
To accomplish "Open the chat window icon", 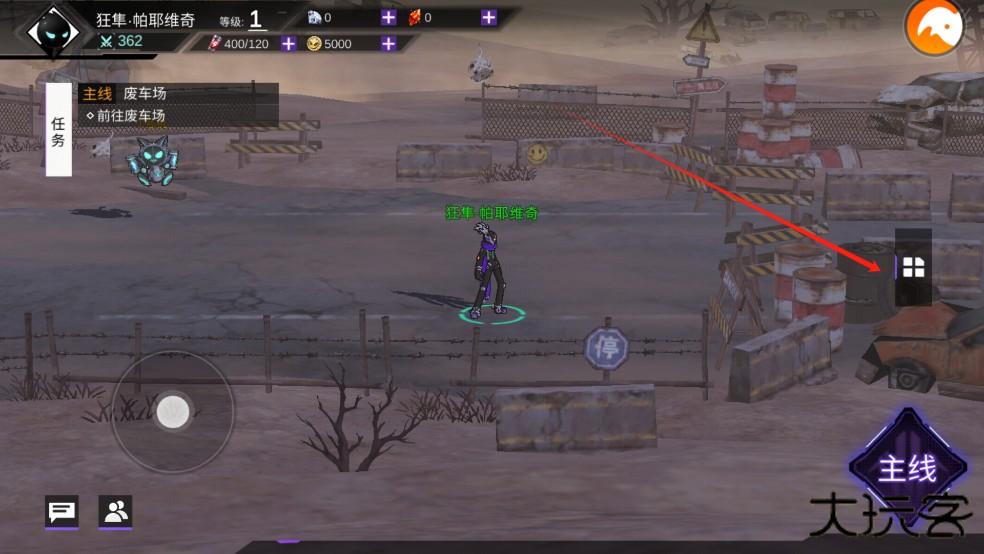I will pos(62,512).
